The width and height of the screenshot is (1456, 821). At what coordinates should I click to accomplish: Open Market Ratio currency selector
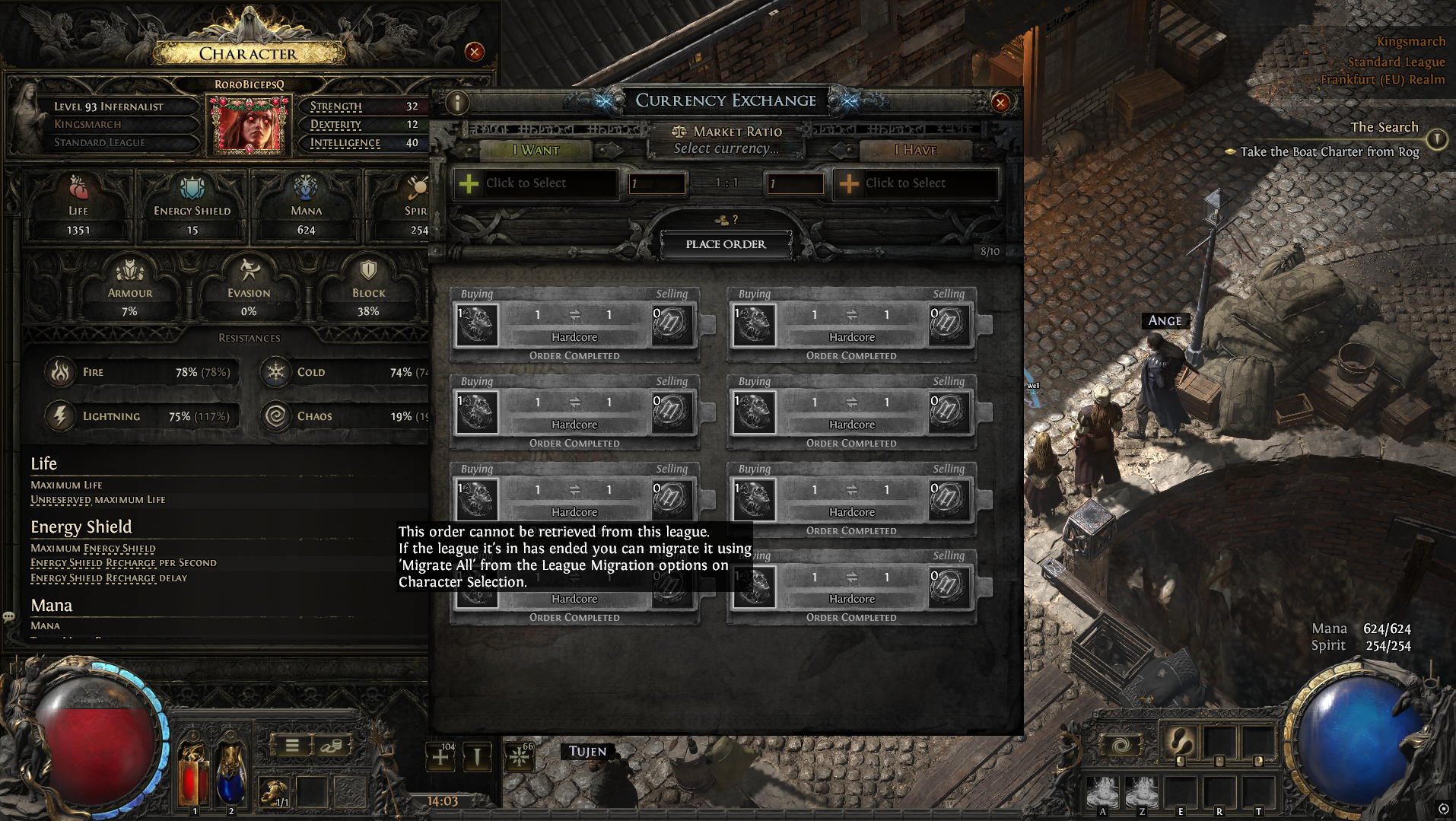[726, 149]
